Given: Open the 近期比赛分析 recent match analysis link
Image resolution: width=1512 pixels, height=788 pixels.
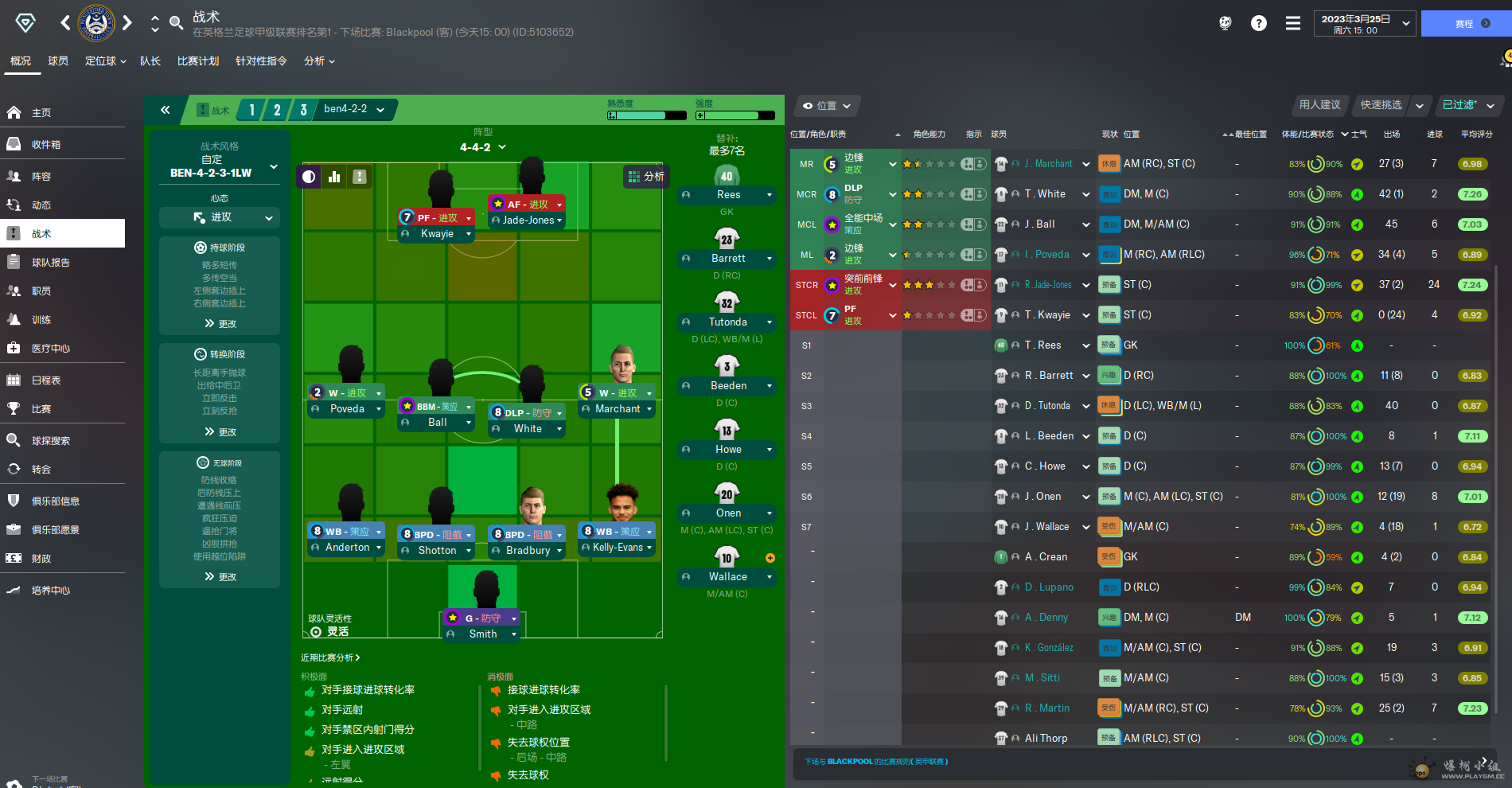Looking at the screenshot, I should point(330,657).
